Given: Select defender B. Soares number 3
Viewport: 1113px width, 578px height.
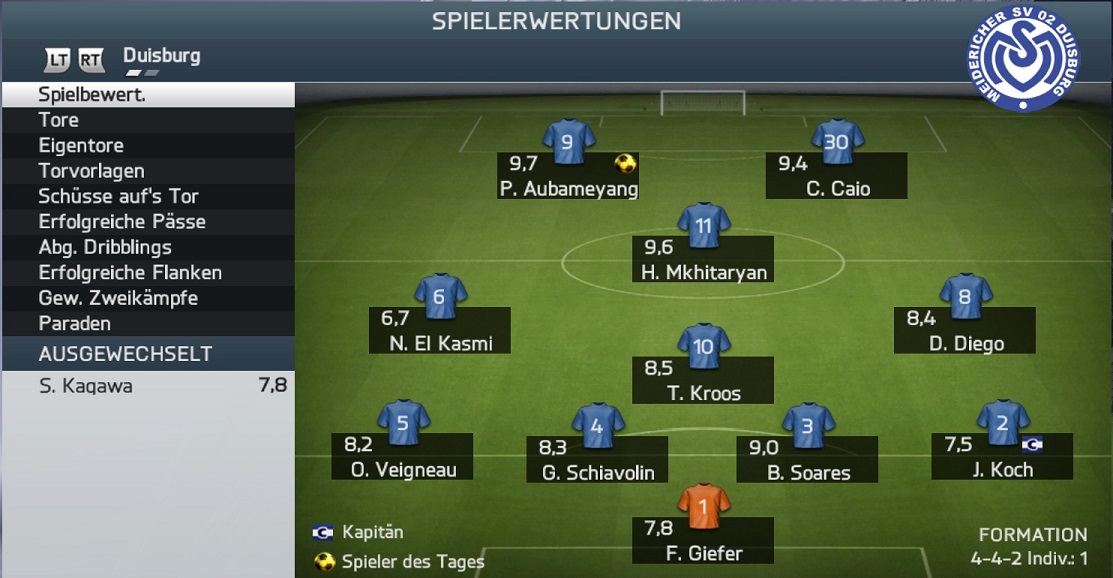Looking at the screenshot, I should tap(807, 425).
